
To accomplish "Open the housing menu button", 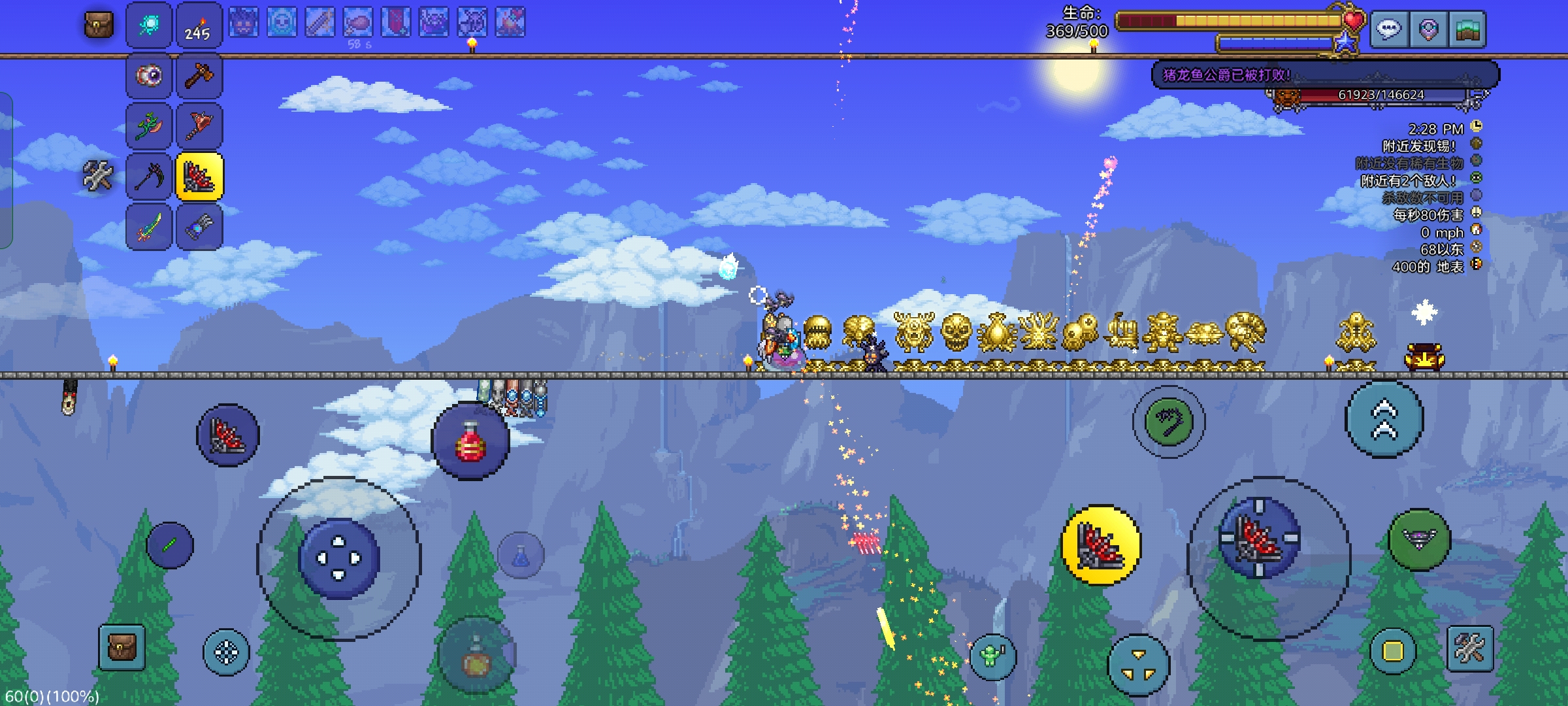I will click(x=1467, y=29).
